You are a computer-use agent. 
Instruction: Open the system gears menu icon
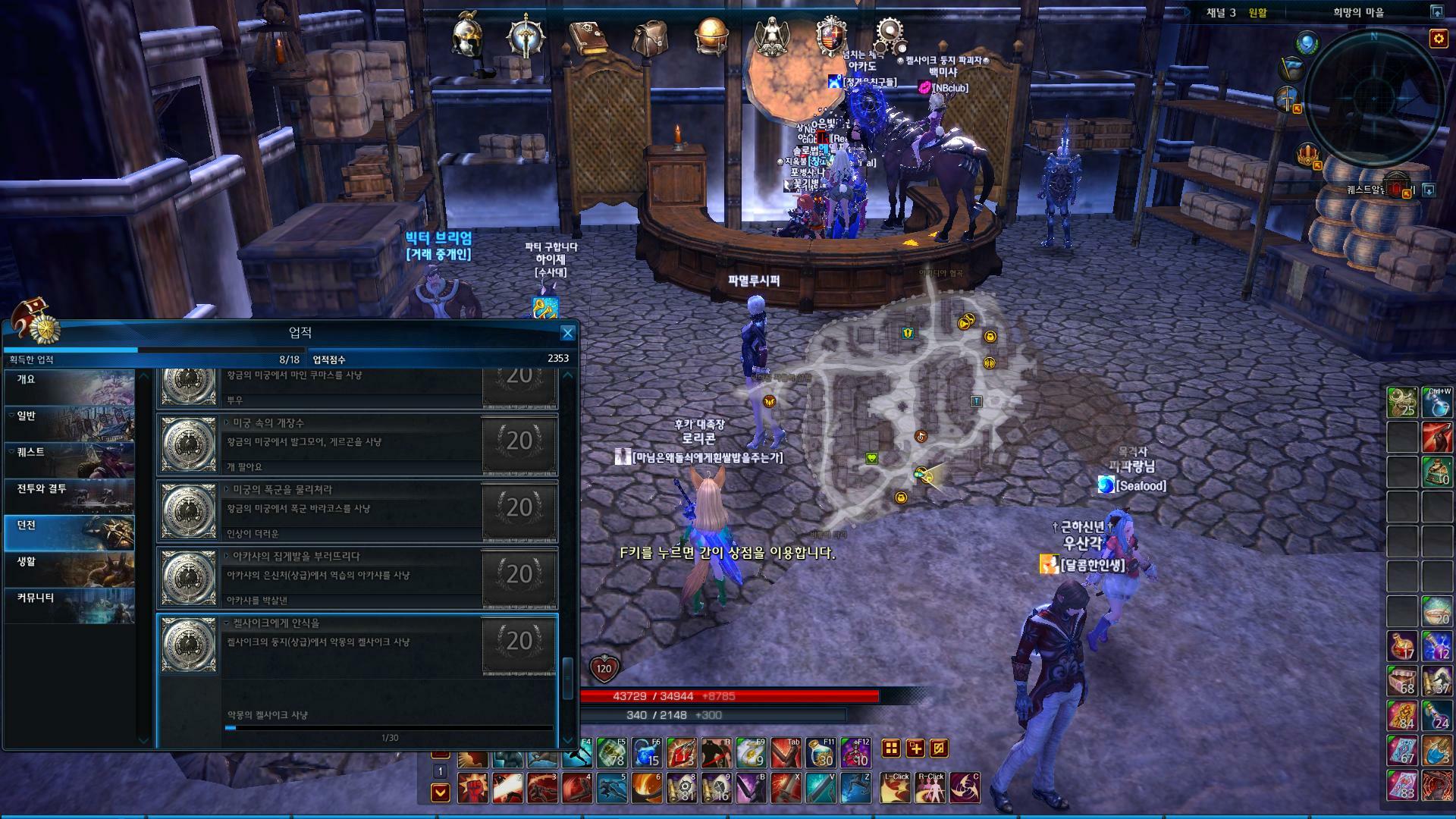pyautogui.click(x=890, y=33)
